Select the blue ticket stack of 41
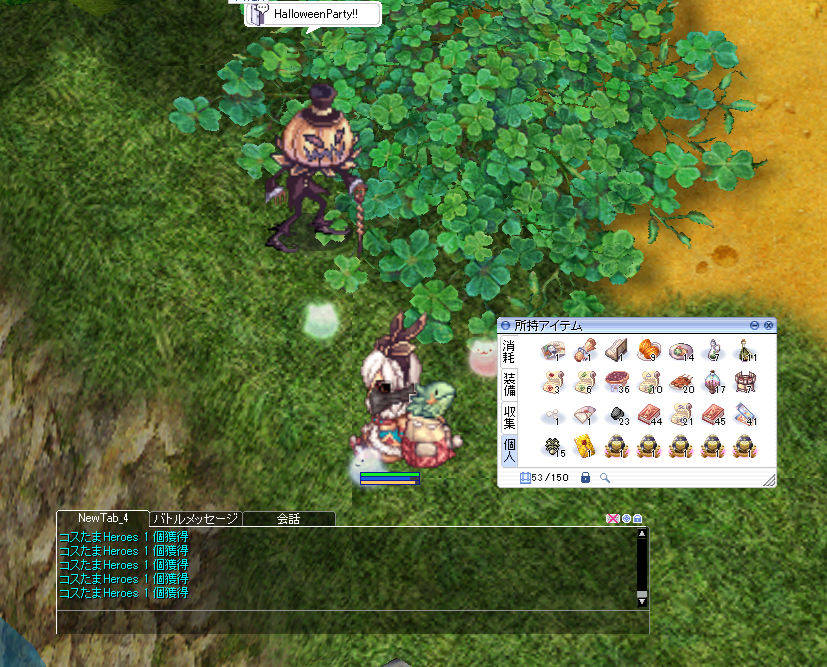This screenshot has height=667, width=827. pos(745,414)
